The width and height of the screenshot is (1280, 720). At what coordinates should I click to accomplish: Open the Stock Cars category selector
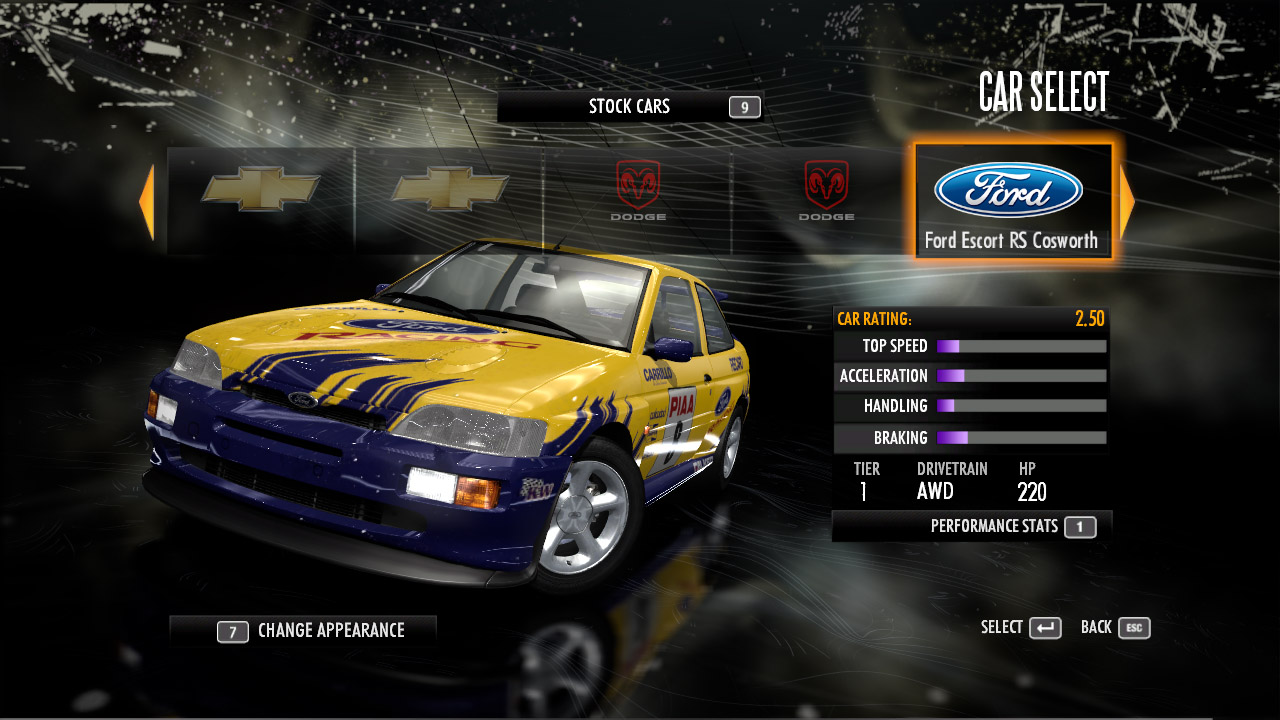click(x=630, y=107)
